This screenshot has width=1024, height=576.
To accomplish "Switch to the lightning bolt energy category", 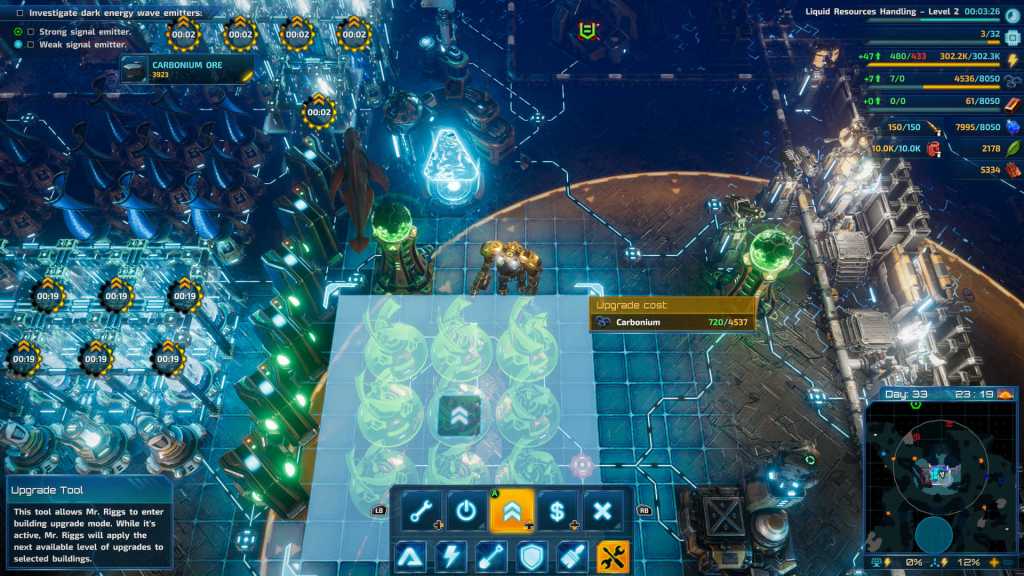I will 450,555.
